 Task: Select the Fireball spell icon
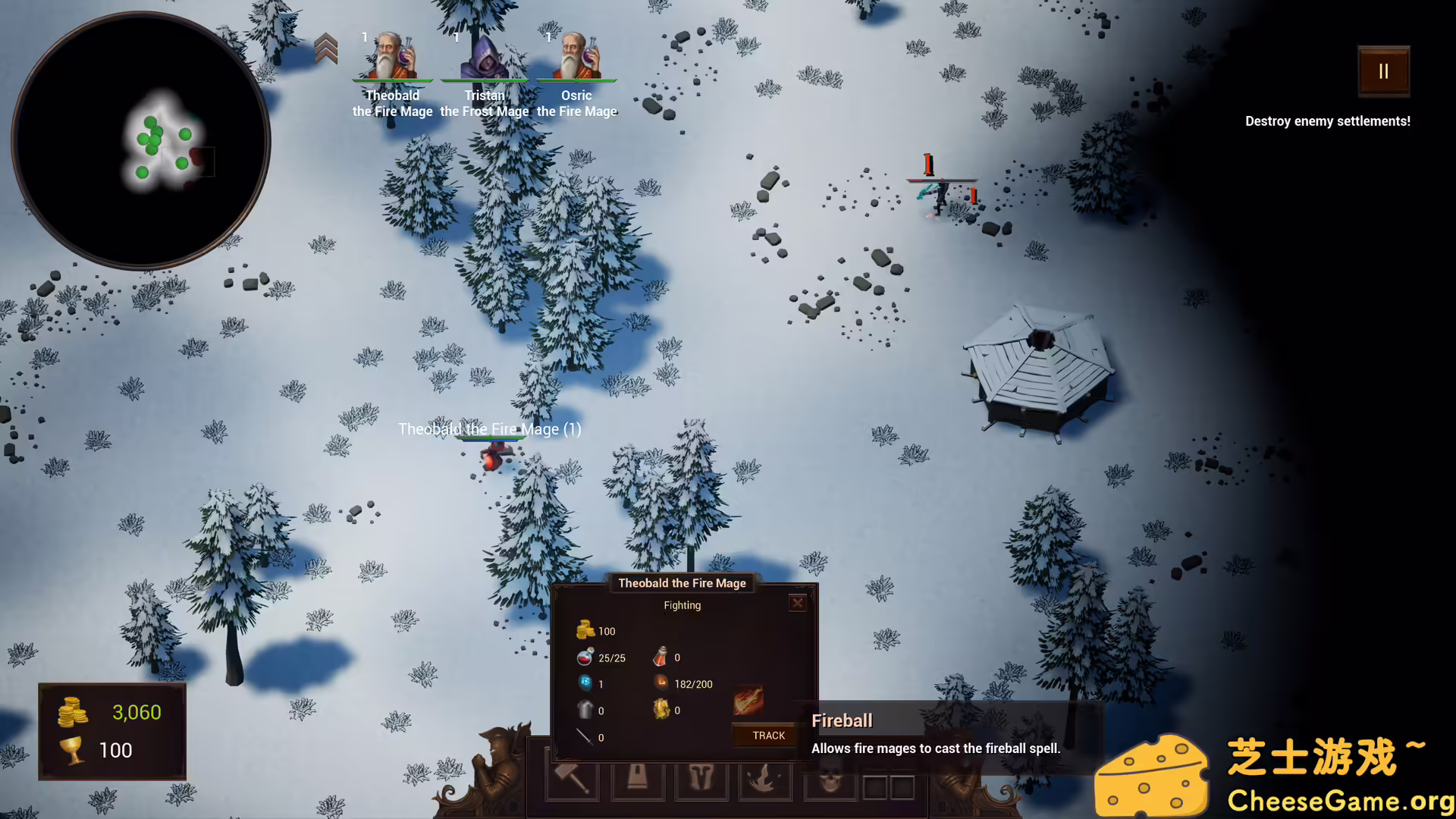coord(751,699)
